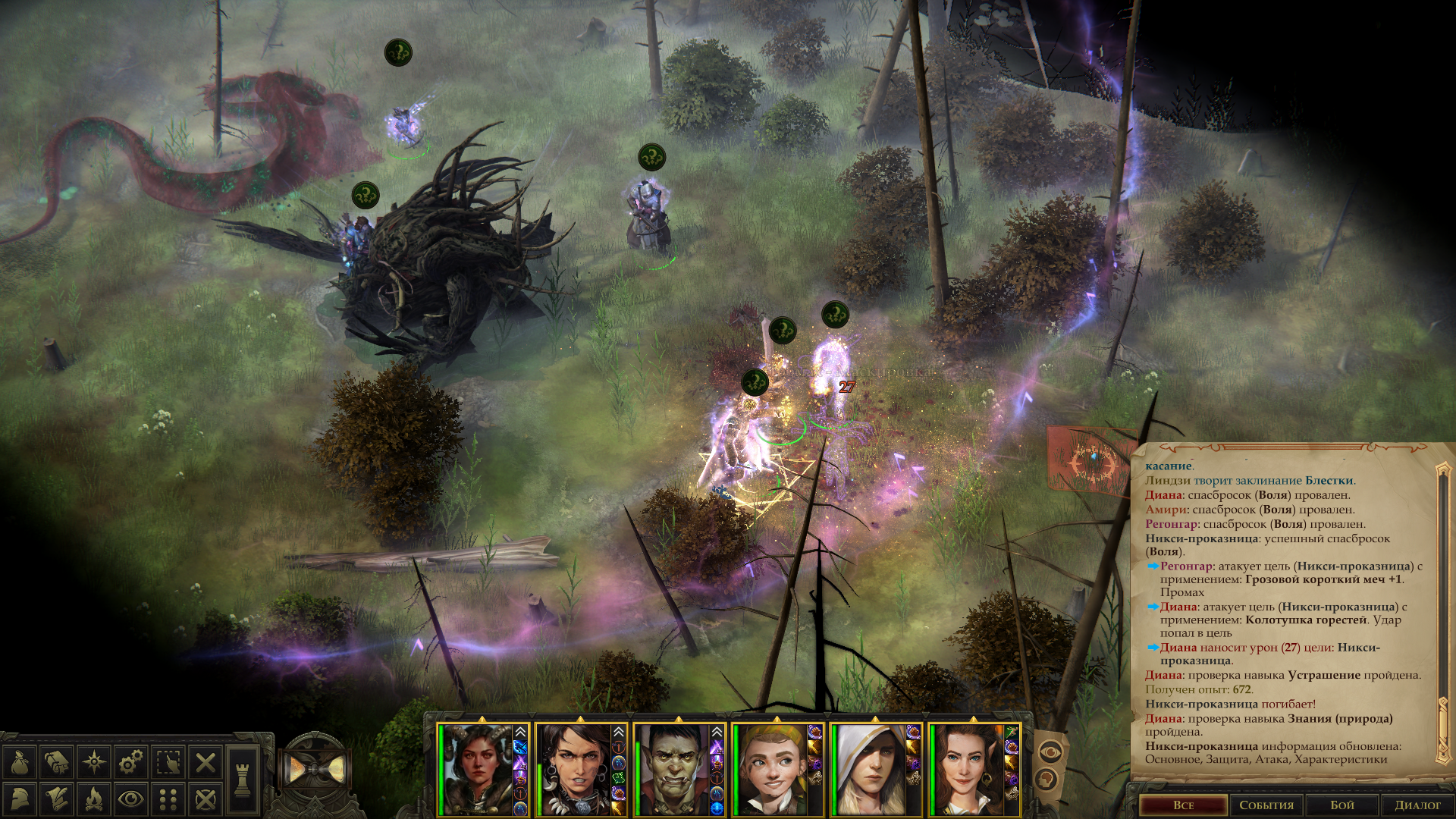This screenshot has height=819, width=1456.
Task: Open the inventory bag icon
Action: coord(20,762)
